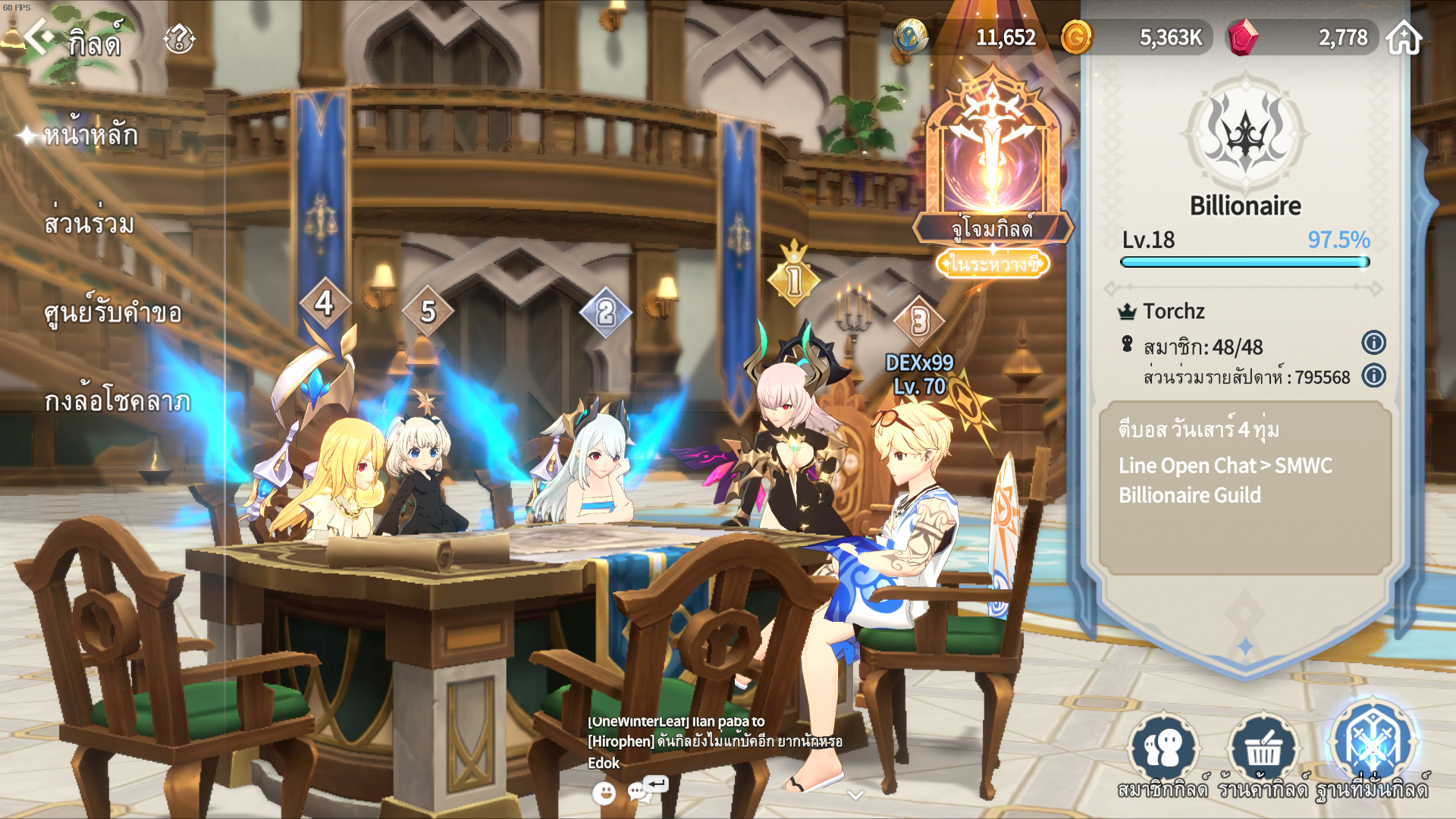Open the ส่วนร่วม contribution menu
Image resolution: width=1456 pixels, height=819 pixels.
[x=89, y=224]
